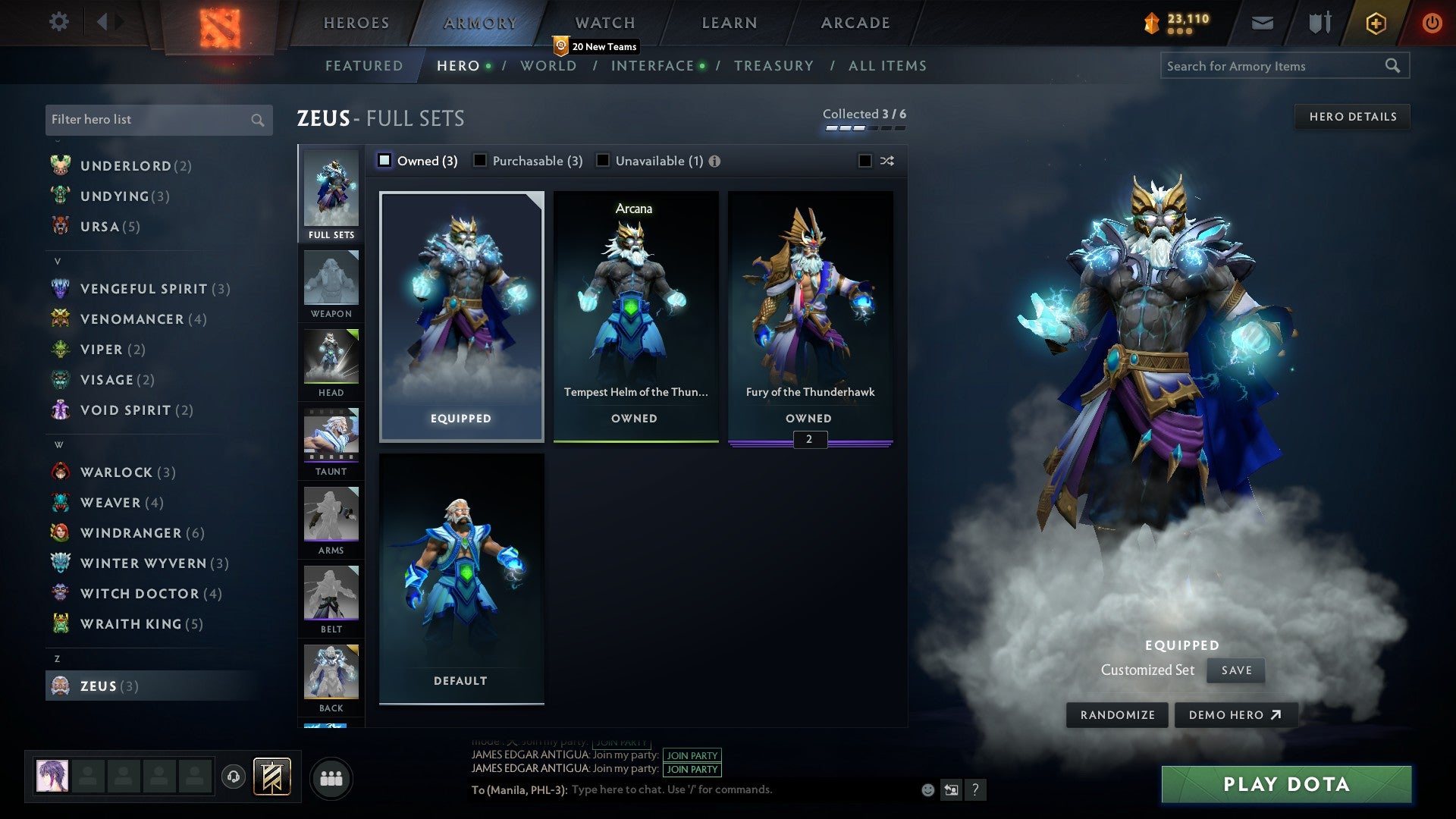Click the settings gear icon
This screenshot has width=1456, height=819.
pyautogui.click(x=58, y=23)
